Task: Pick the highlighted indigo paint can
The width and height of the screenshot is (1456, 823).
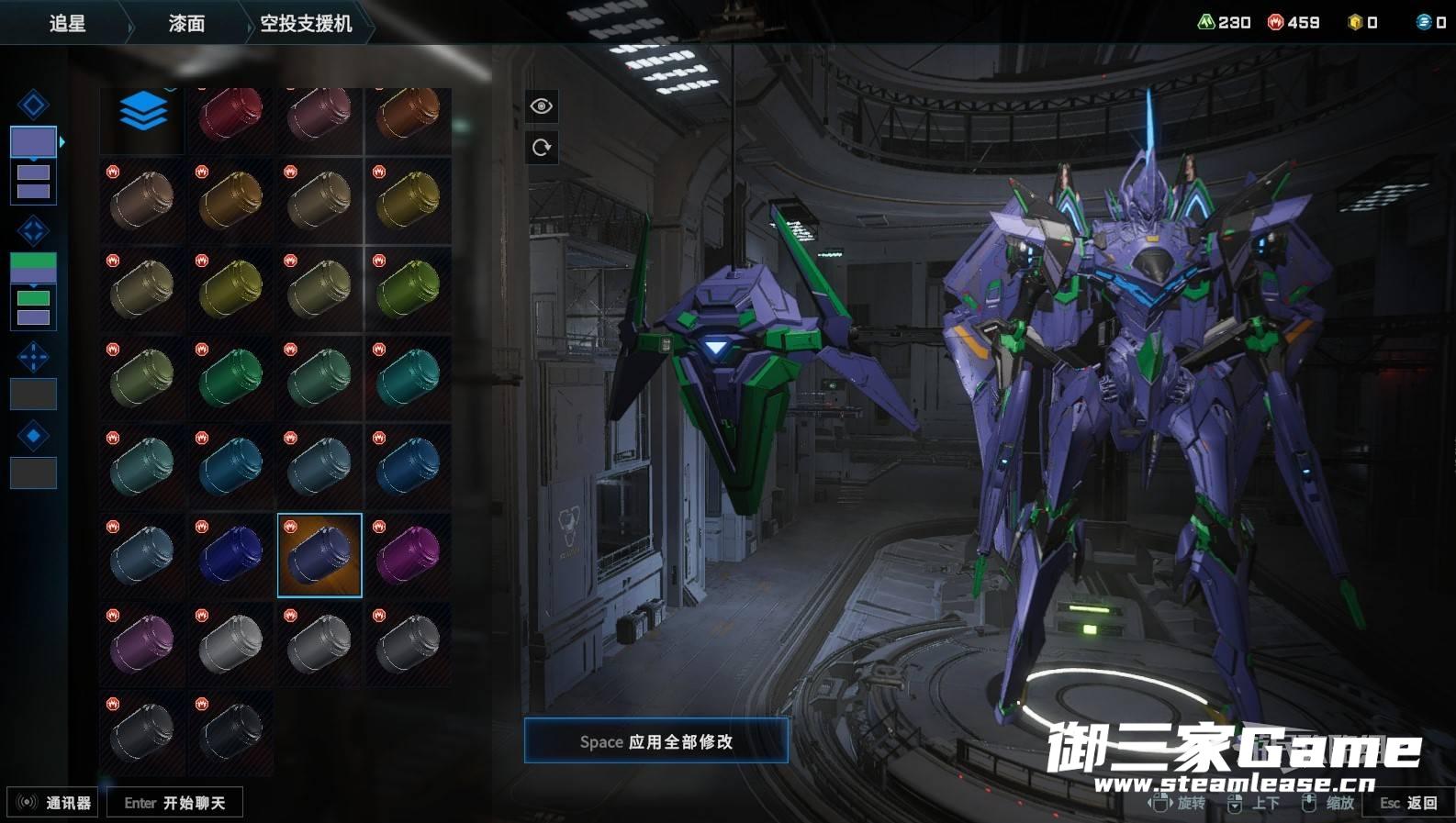Action: point(319,555)
